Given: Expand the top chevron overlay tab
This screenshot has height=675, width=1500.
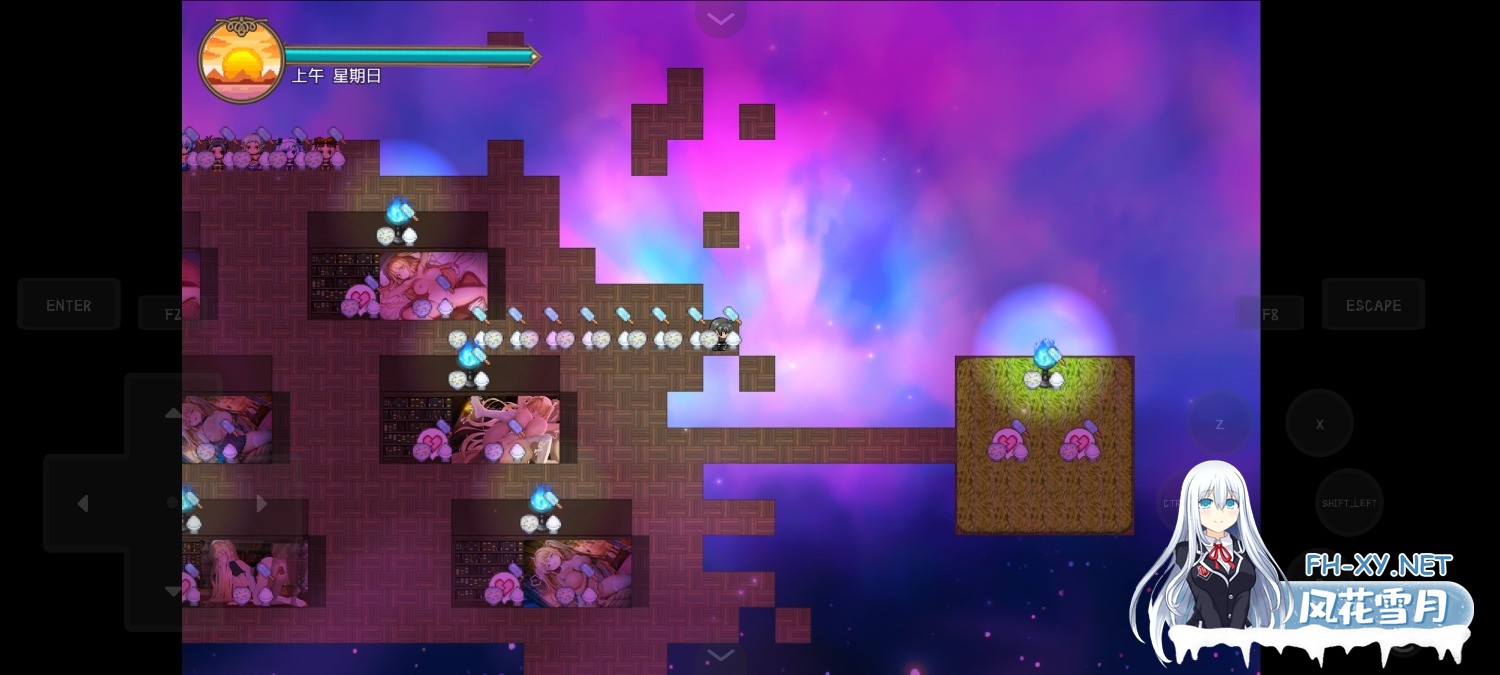Looking at the screenshot, I should (720, 18).
